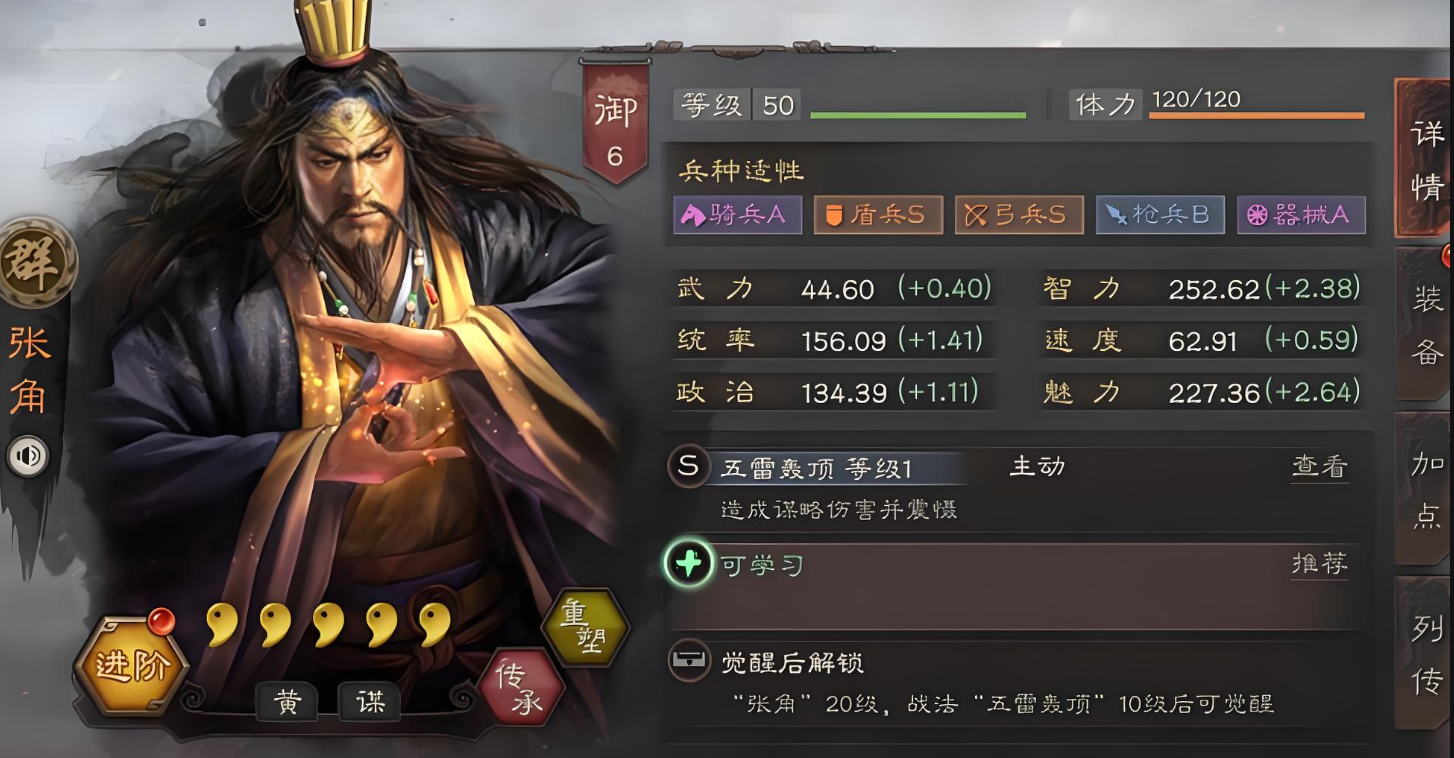Select the 弓兵S archer aptitude icon
This screenshot has height=758, width=1454.
point(1019,214)
